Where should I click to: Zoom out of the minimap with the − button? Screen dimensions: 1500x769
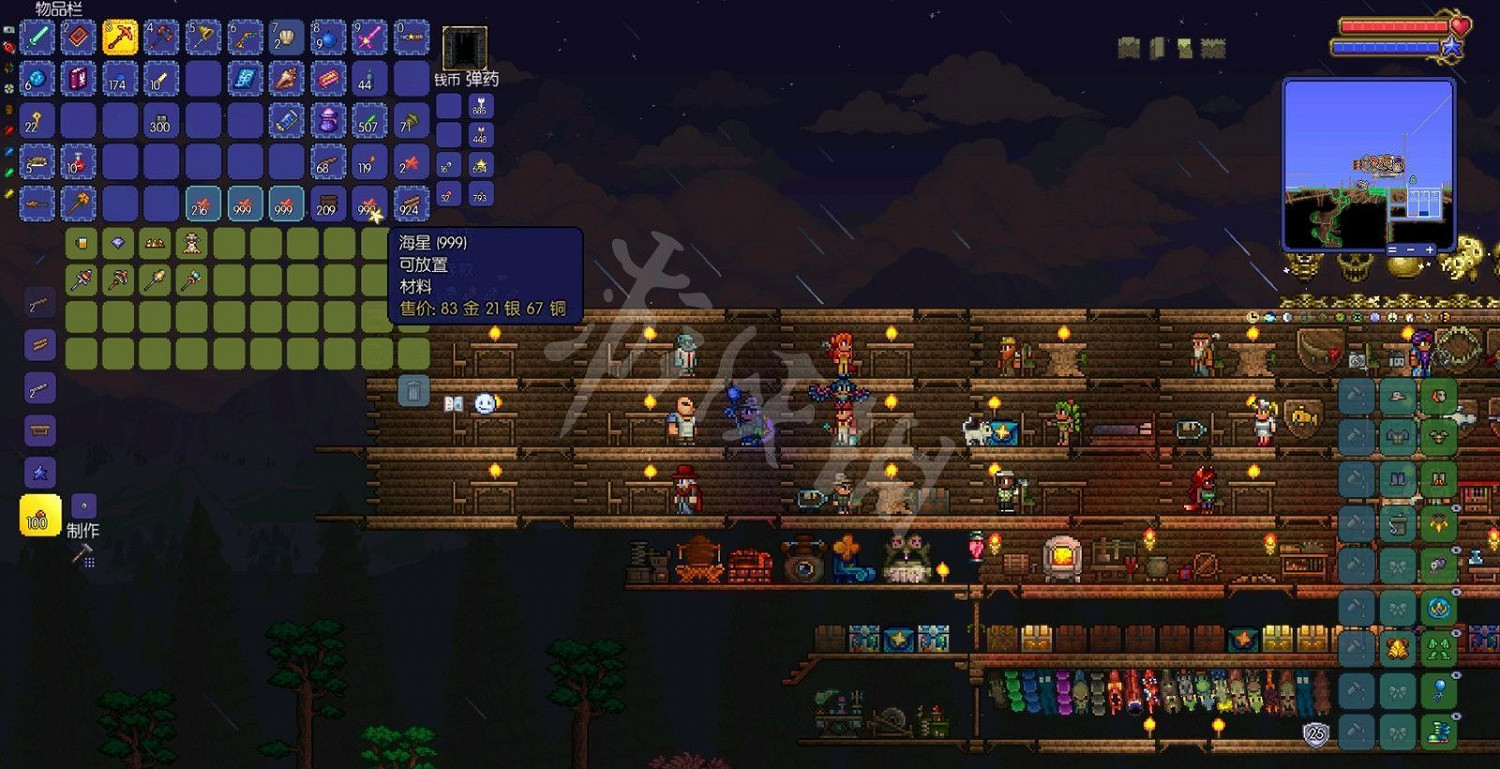click(1411, 251)
